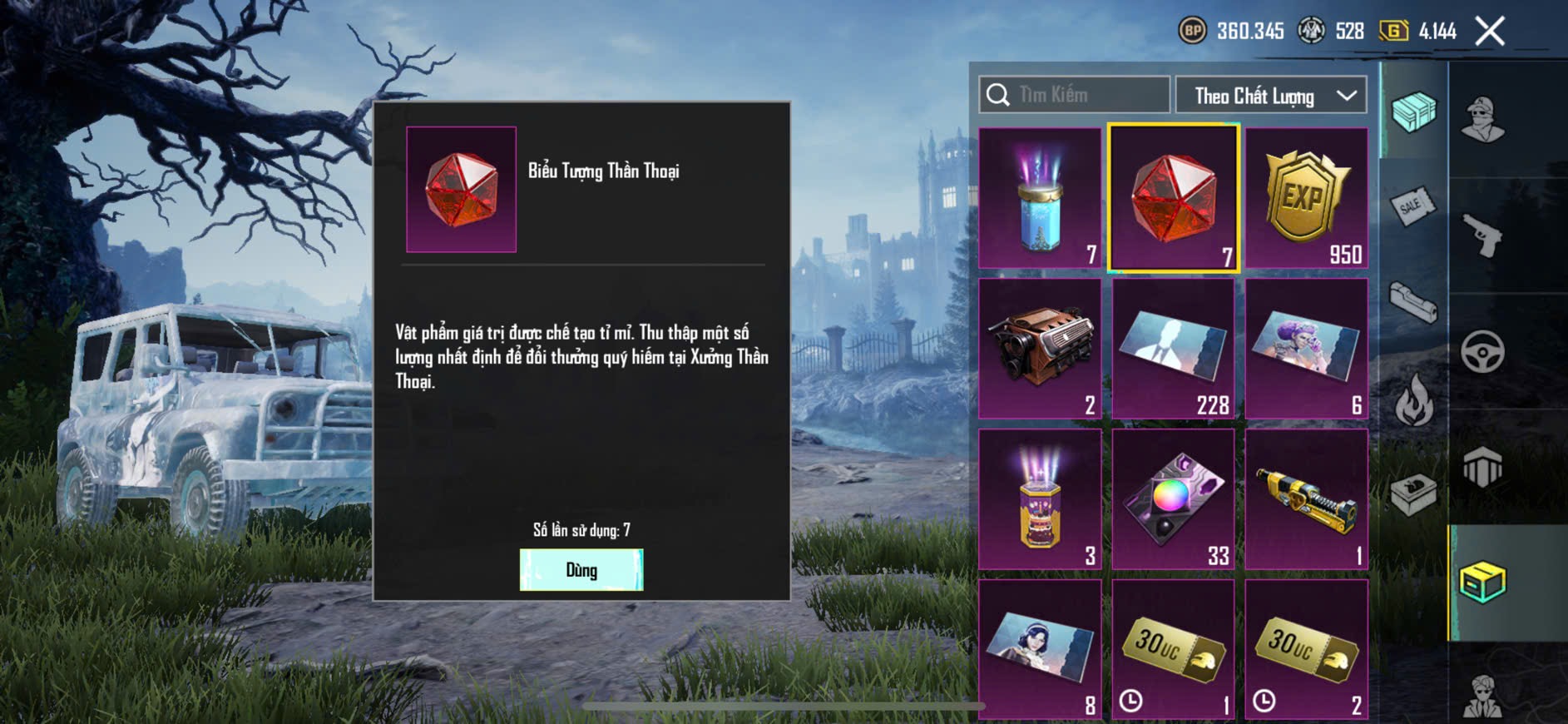Choose the rainbow orb card item
Image resolution: width=1568 pixels, height=724 pixels.
pyautogui.click(x=1173, y=499)
